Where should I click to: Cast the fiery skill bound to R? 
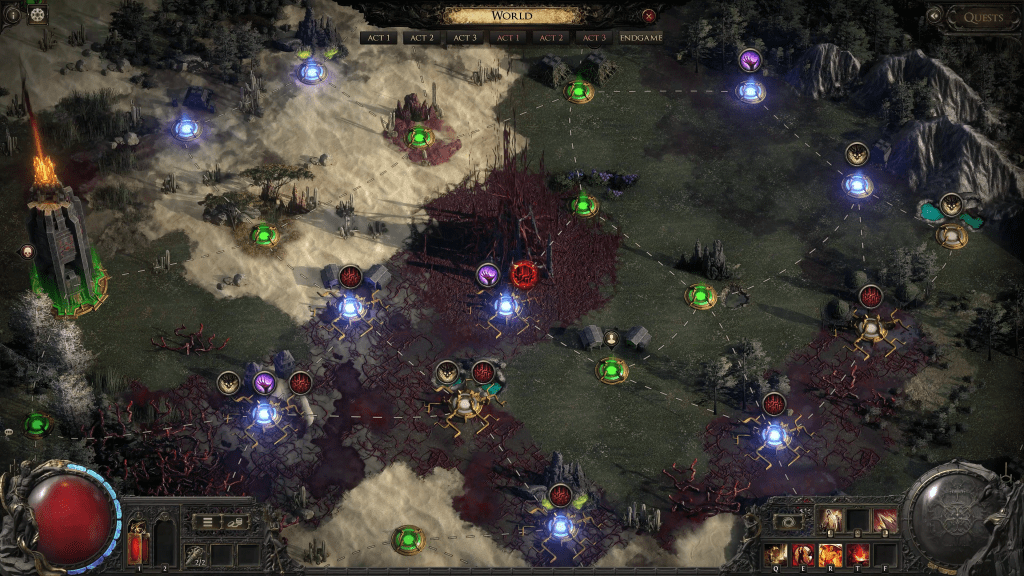830,552
